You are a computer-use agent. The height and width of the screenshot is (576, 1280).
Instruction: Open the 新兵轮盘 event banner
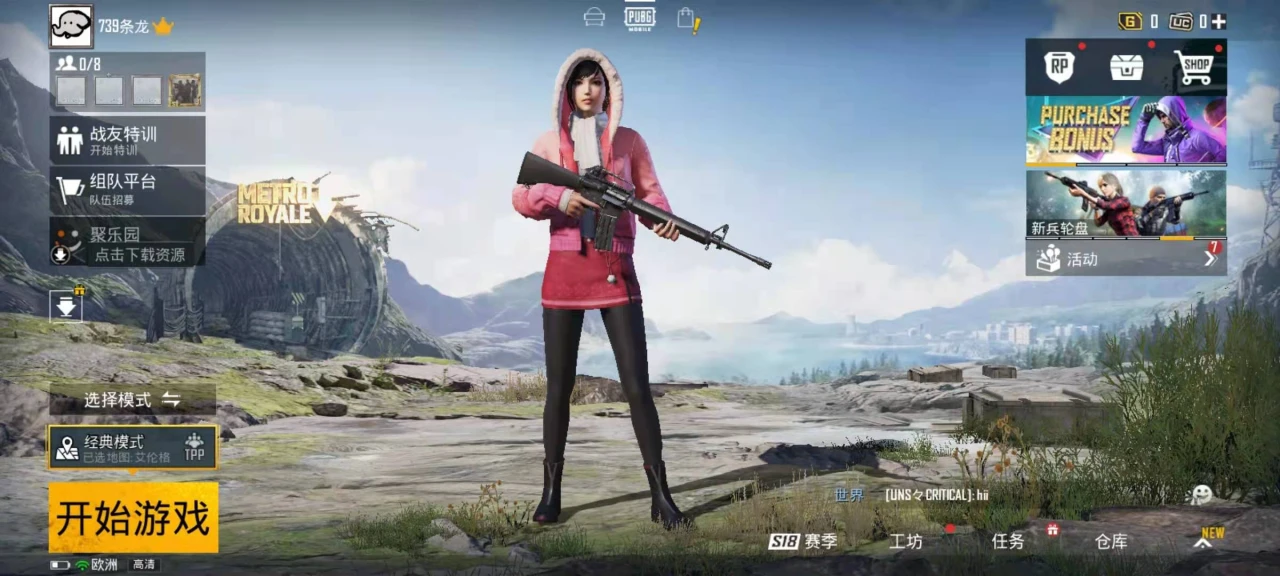coord(1126,204)
